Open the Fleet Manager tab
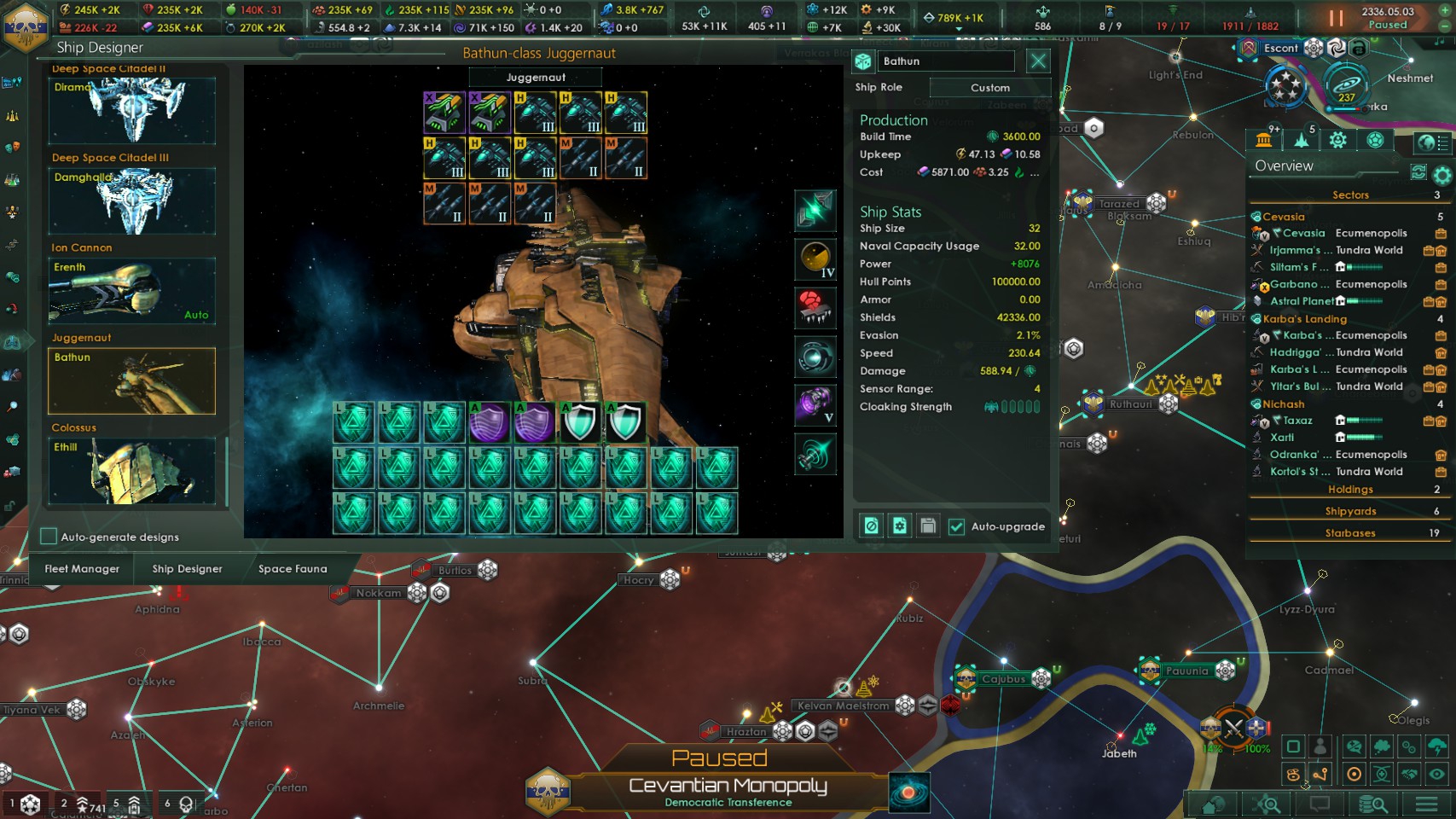Screen dimensions: 1456x819 click(82, 569)
